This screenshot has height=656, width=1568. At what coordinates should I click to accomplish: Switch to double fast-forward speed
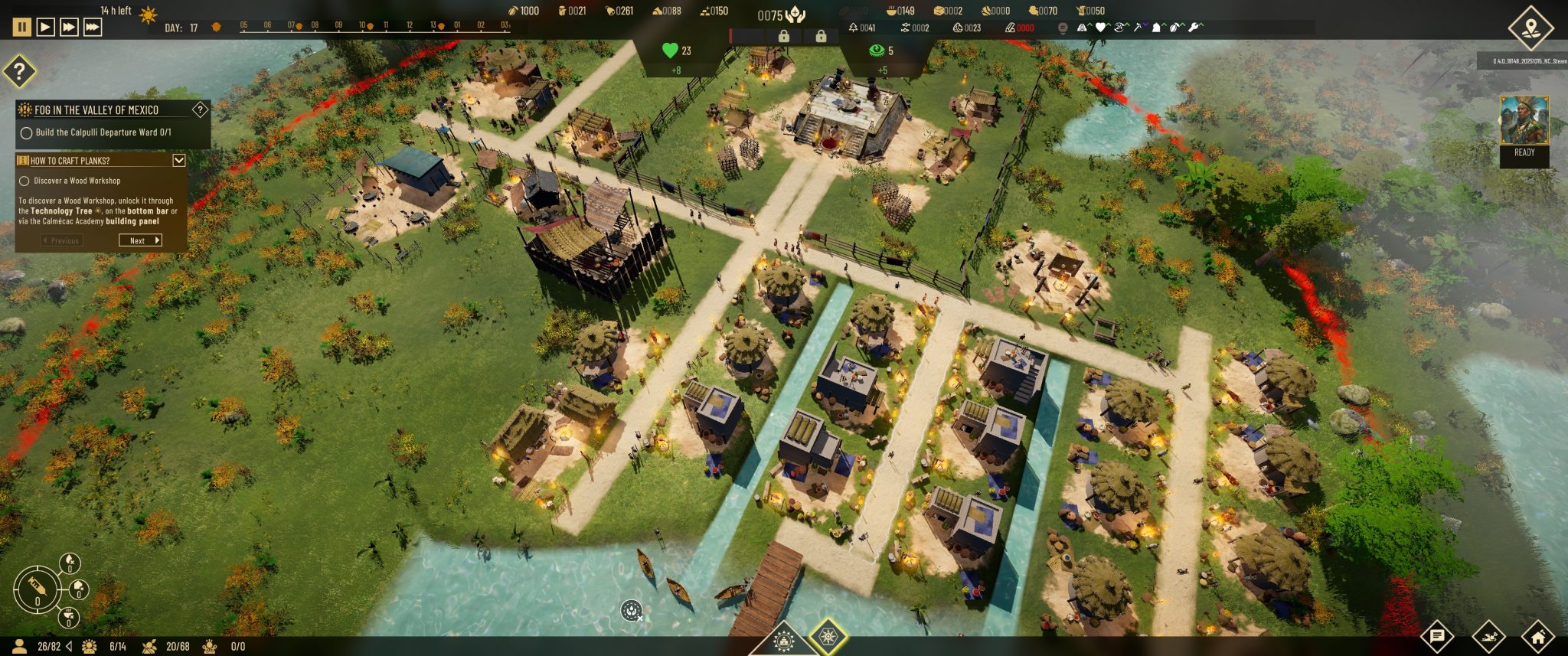(69, 27)
